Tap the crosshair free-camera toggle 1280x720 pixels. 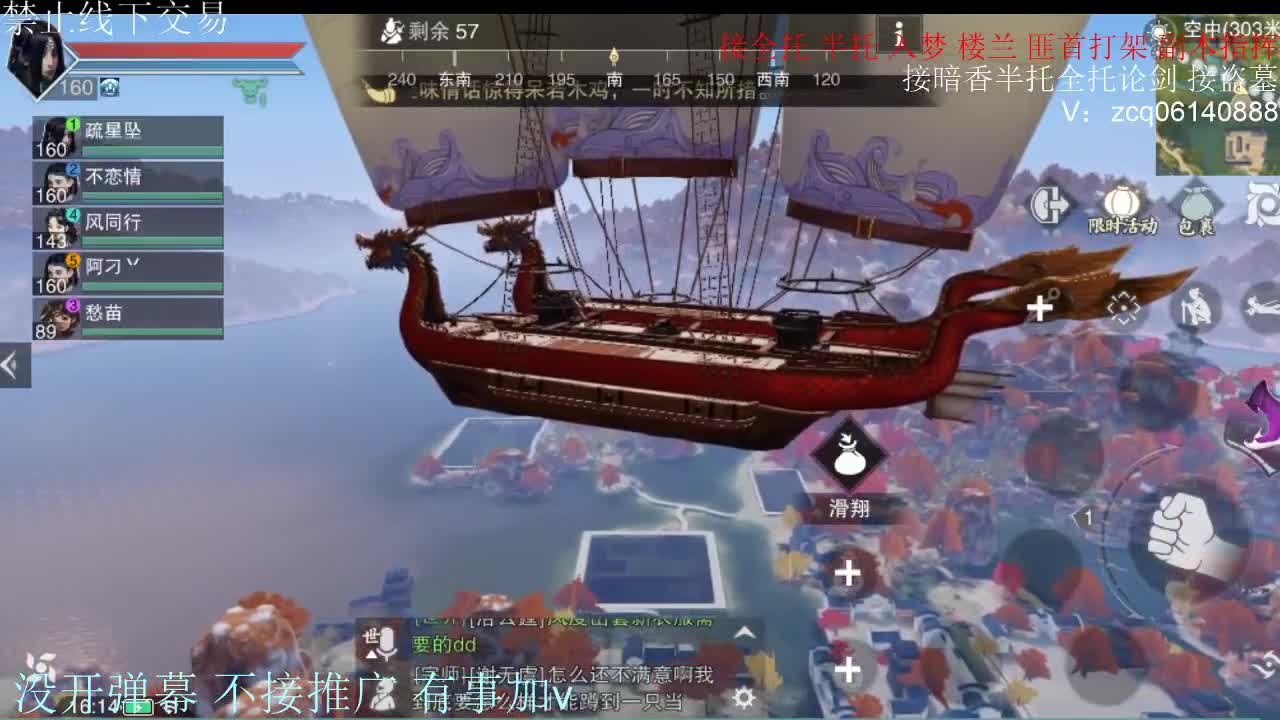click(1123, 306)
